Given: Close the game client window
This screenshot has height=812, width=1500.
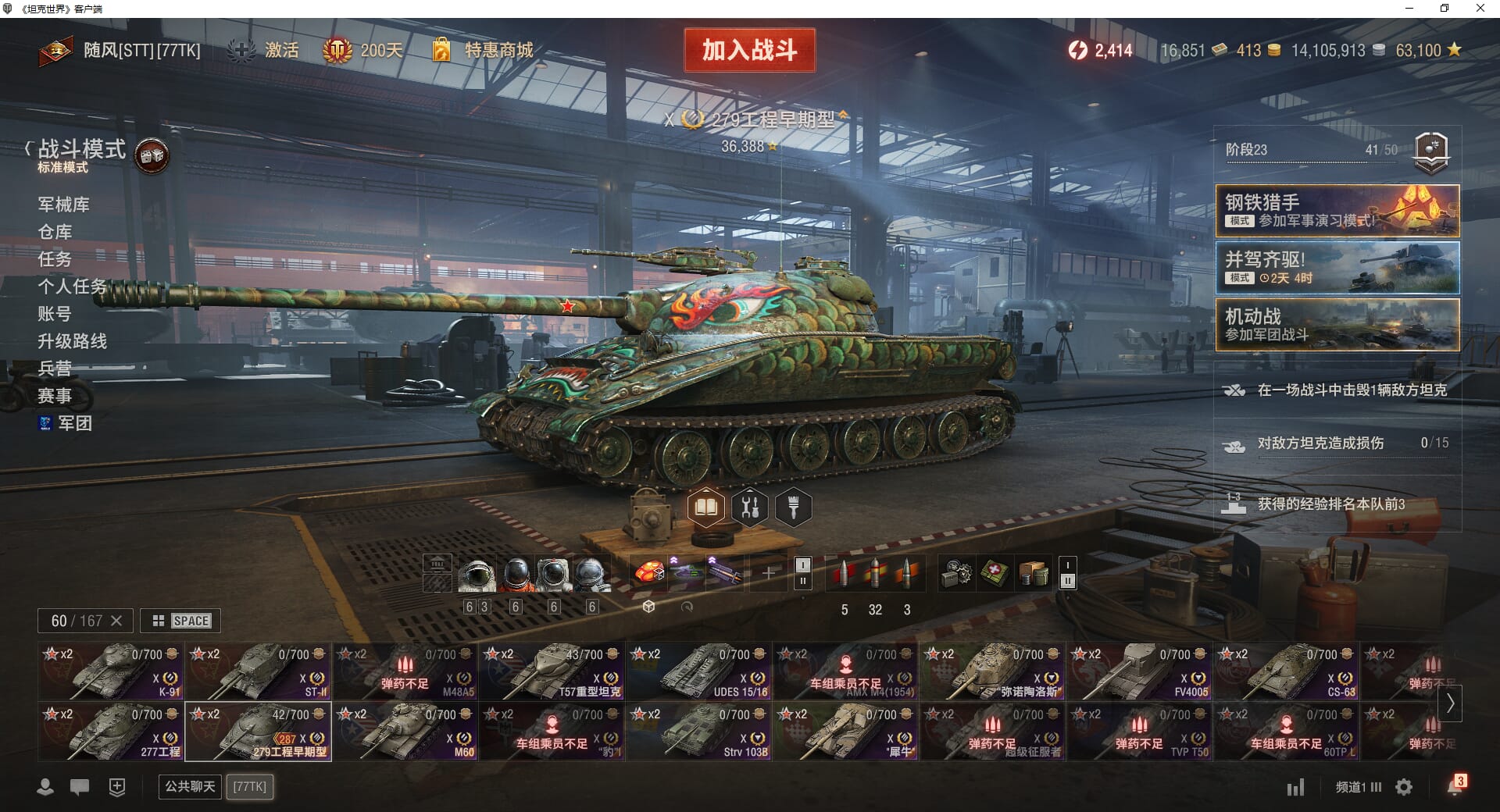Looking at the screenshot, I should pyautogui.click(x=1480, y=9).
